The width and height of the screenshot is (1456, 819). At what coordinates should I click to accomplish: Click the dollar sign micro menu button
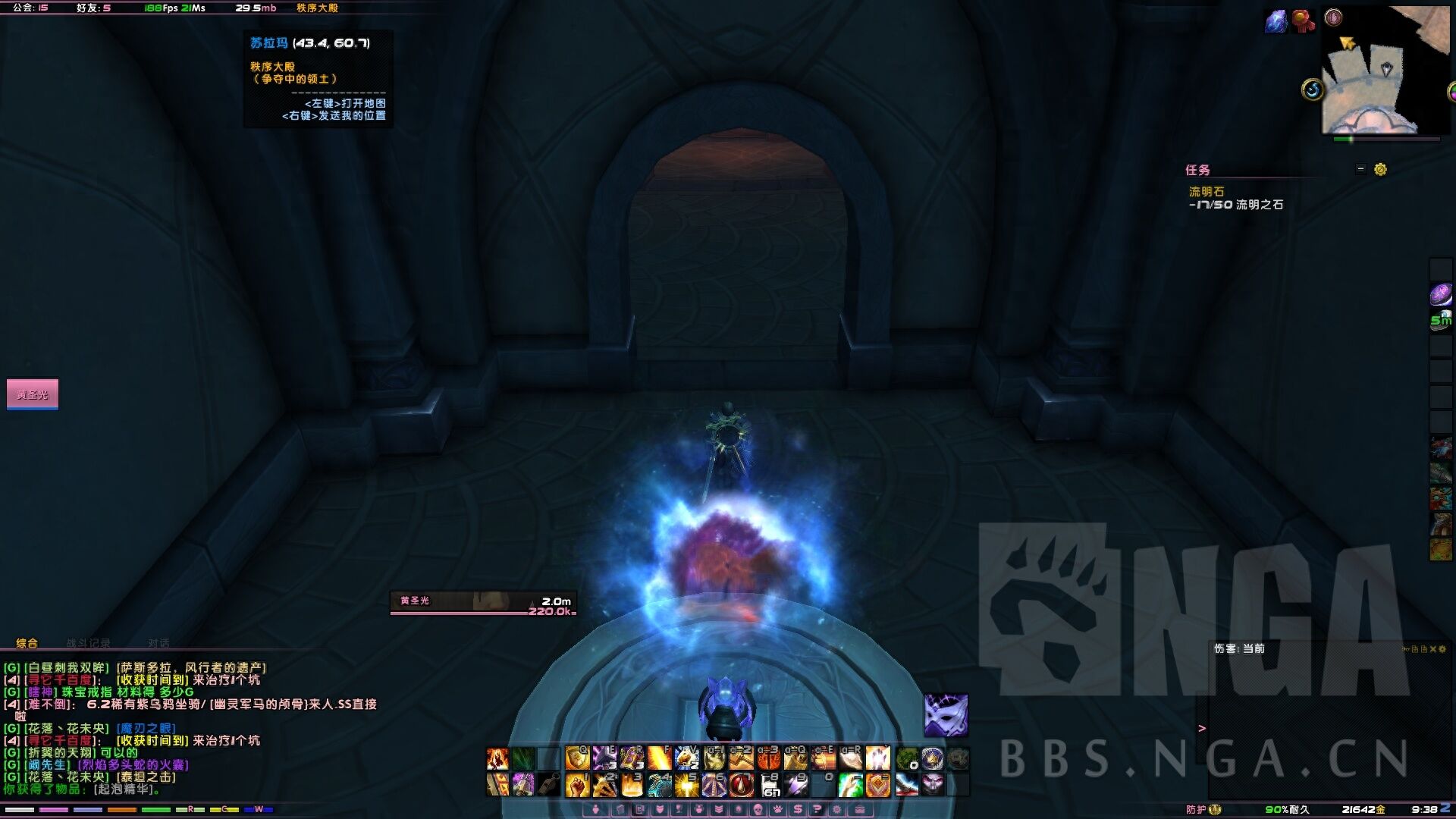point(798,810)
